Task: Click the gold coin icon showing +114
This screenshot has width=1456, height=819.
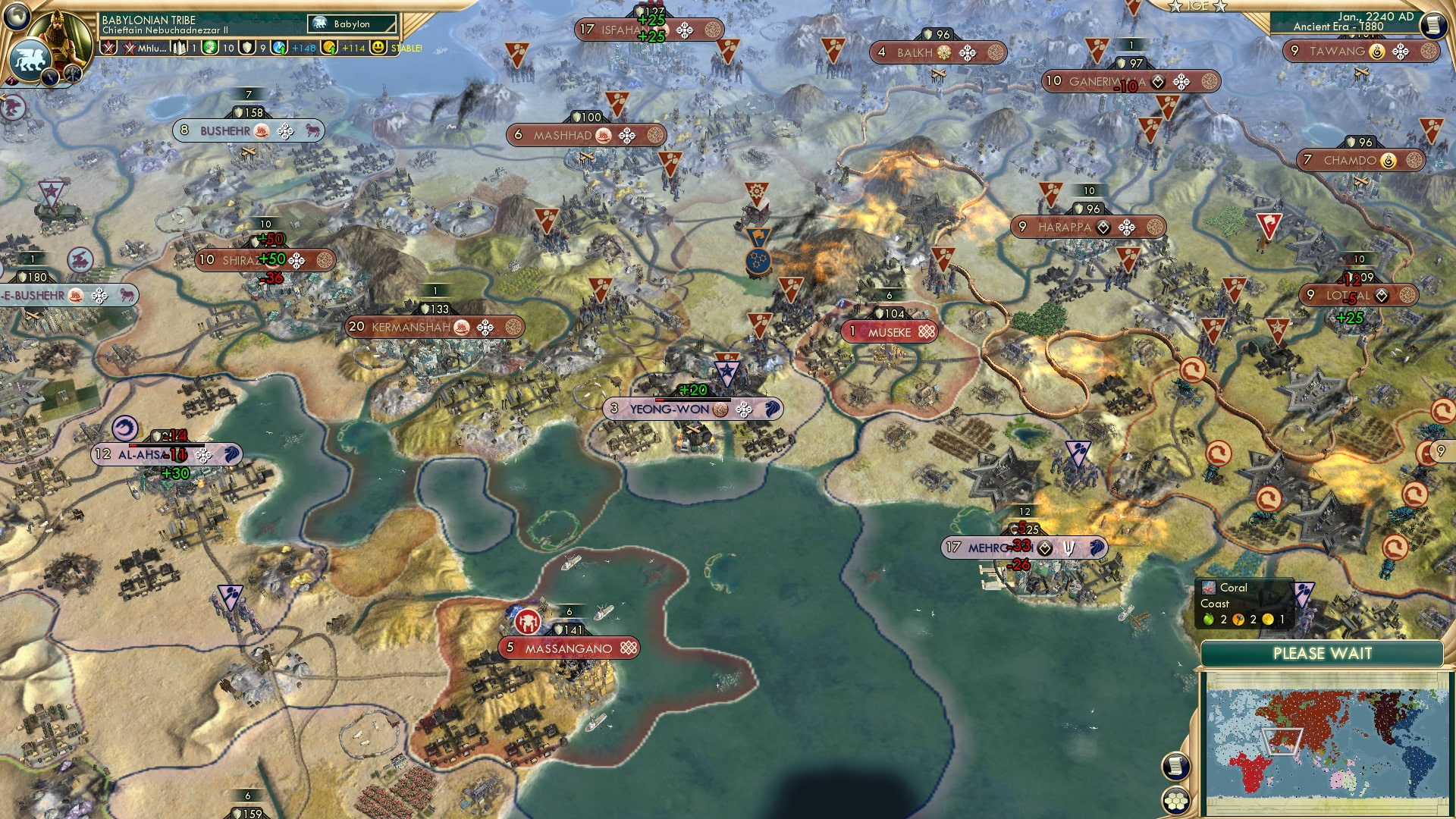Action: coord(329,48)
